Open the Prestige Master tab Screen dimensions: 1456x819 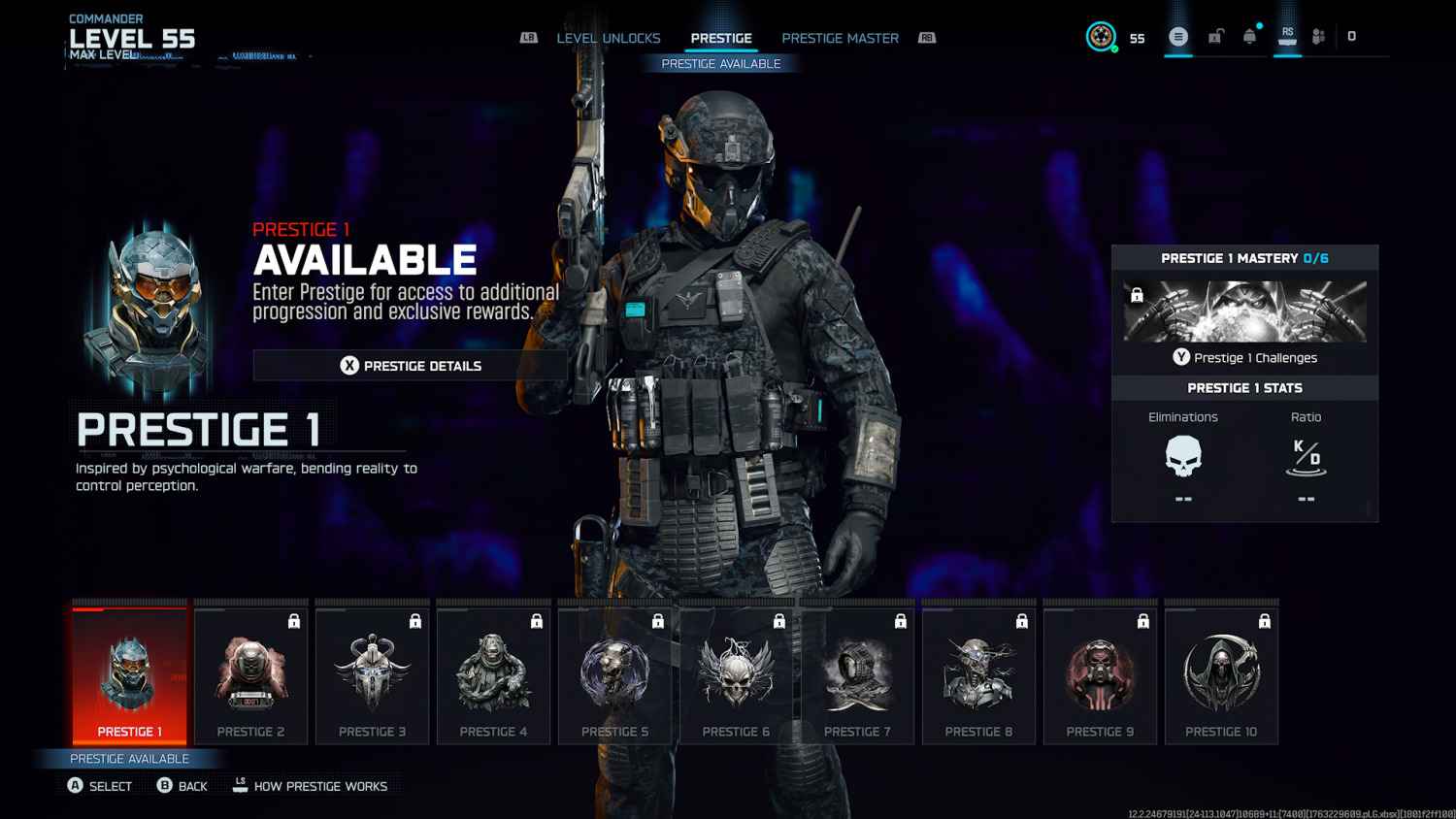pyautogui.click(x=840, y=39)
